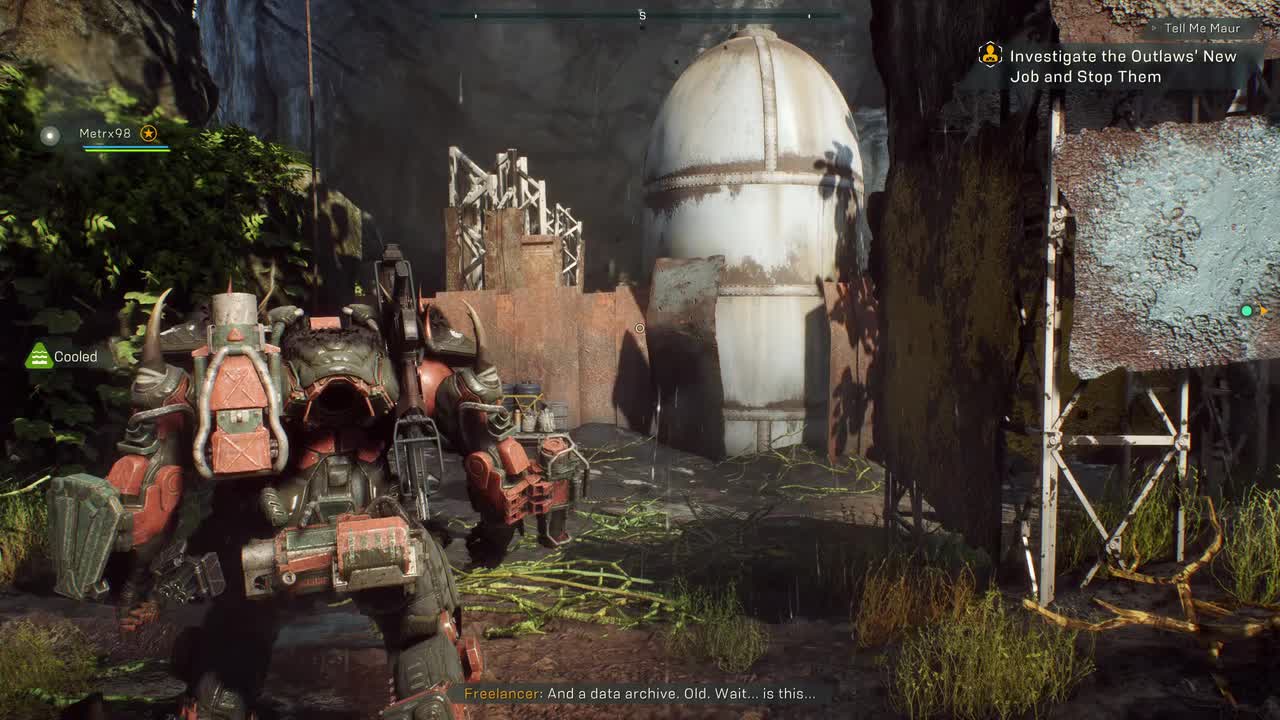Click the ultimate charge orb left of the name

[x=50, y=134]
